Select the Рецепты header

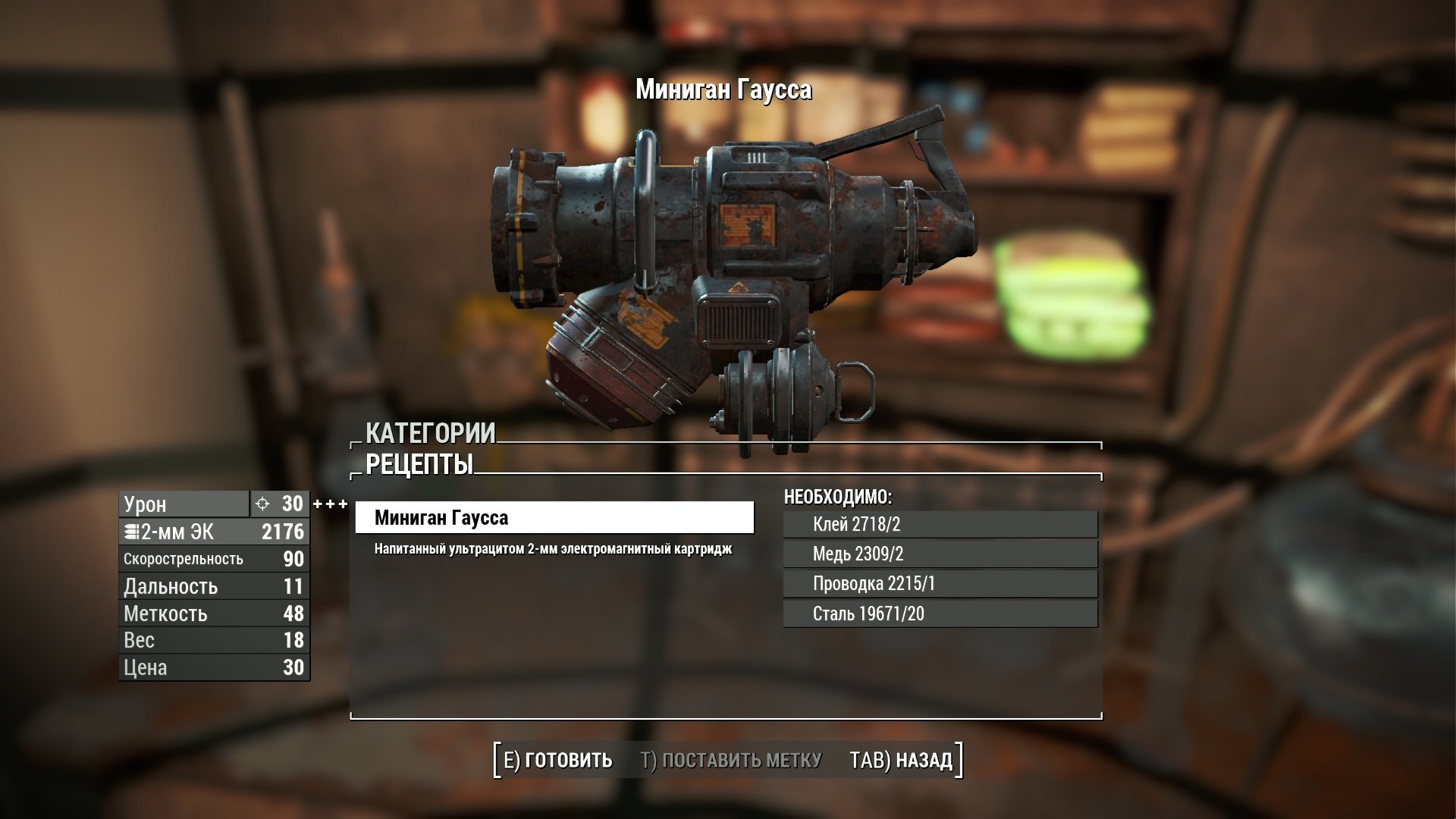[419, 464]
